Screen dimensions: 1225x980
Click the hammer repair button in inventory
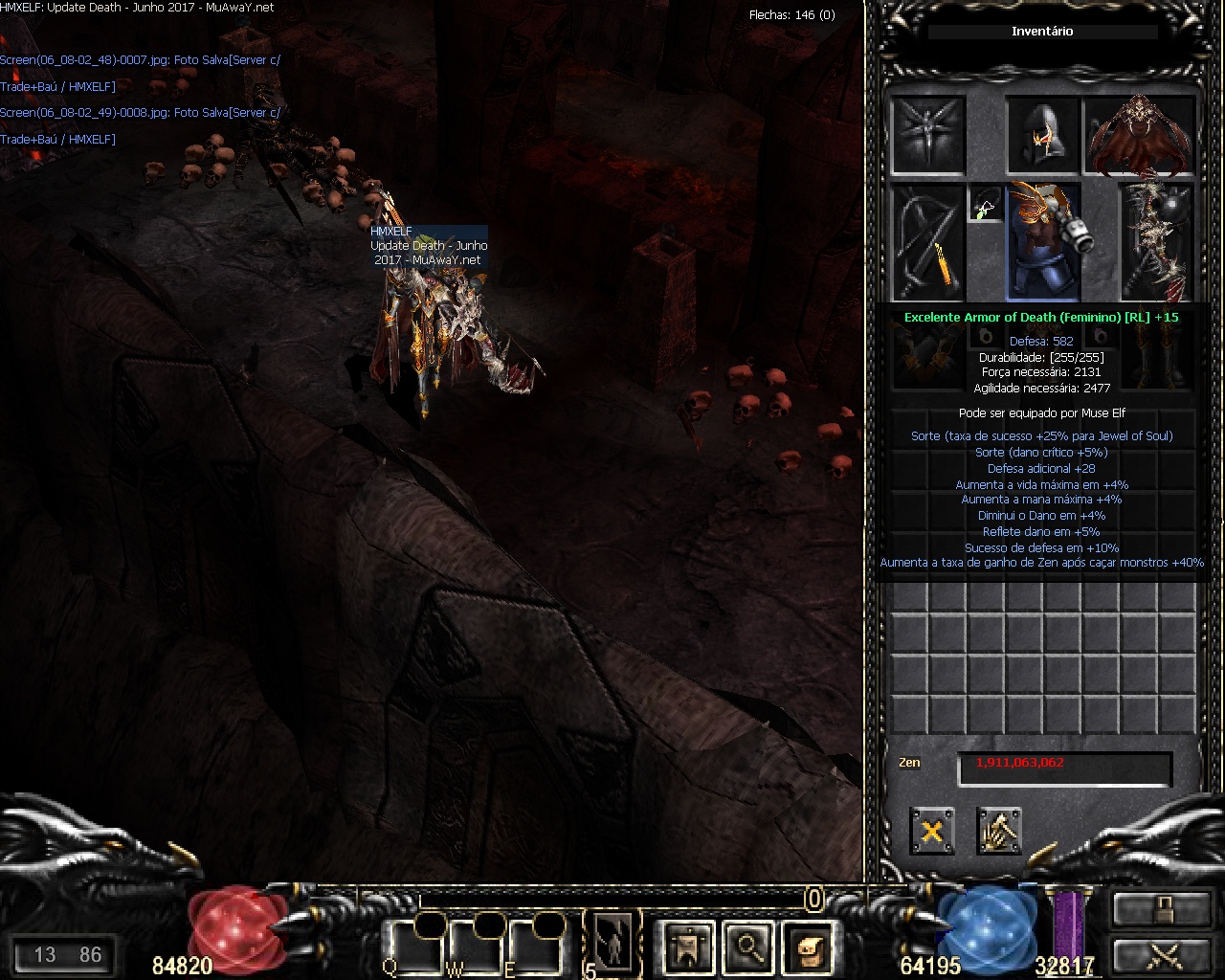click(999, 830)
